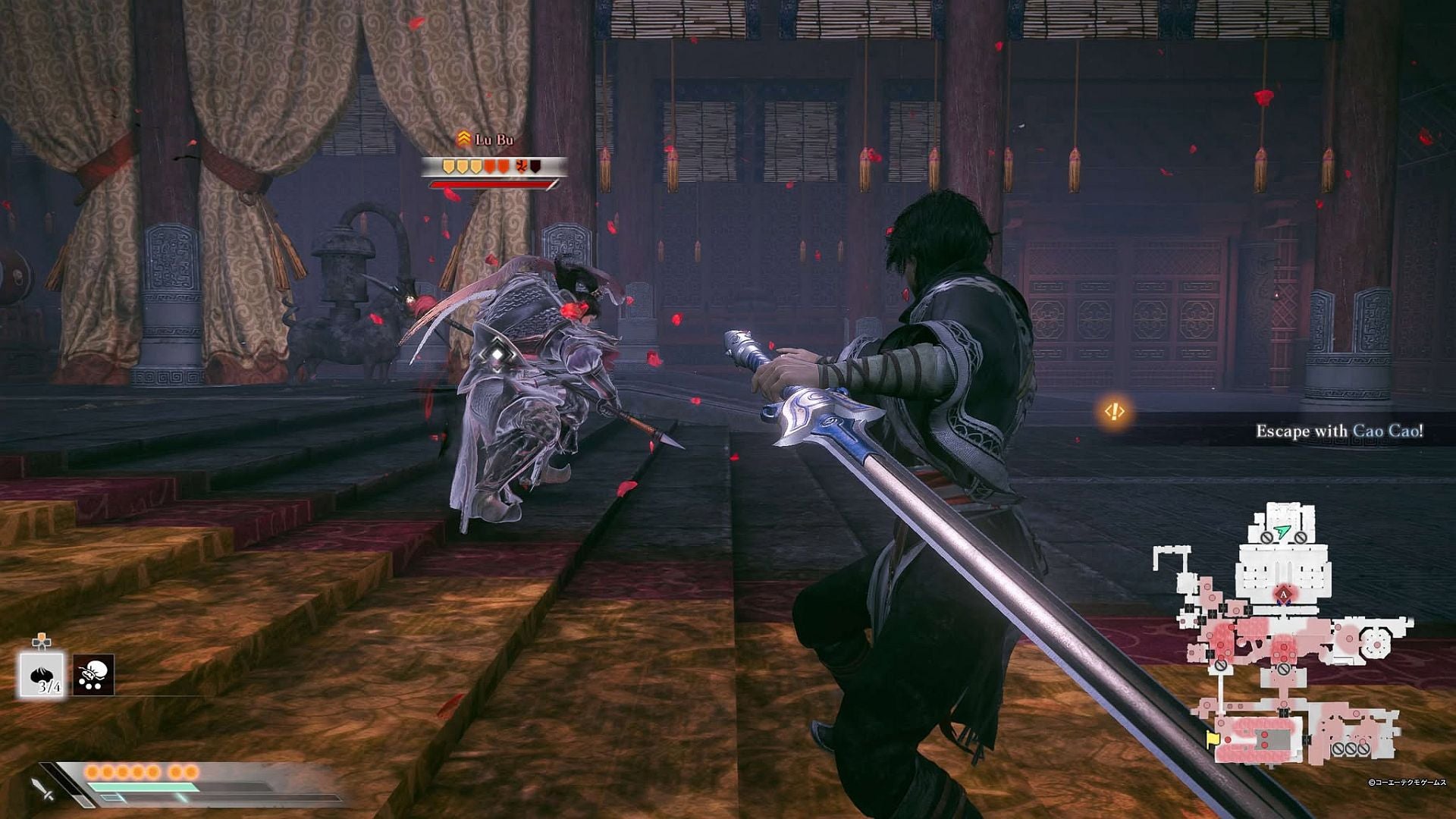Screen dimensions: 1456x819
Task: Select the second consumable item slot icon
Action: (x=93, y=675)
